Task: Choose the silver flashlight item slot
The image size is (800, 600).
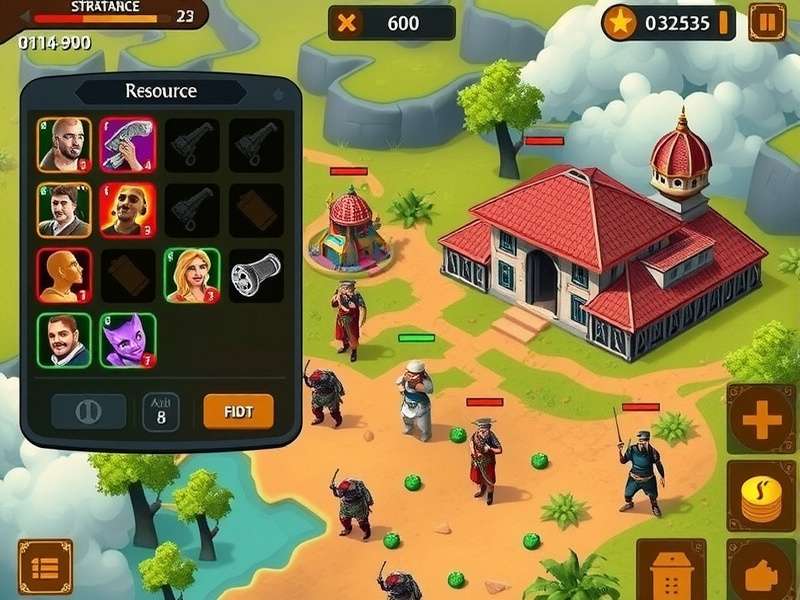Action: click(255, 273)
